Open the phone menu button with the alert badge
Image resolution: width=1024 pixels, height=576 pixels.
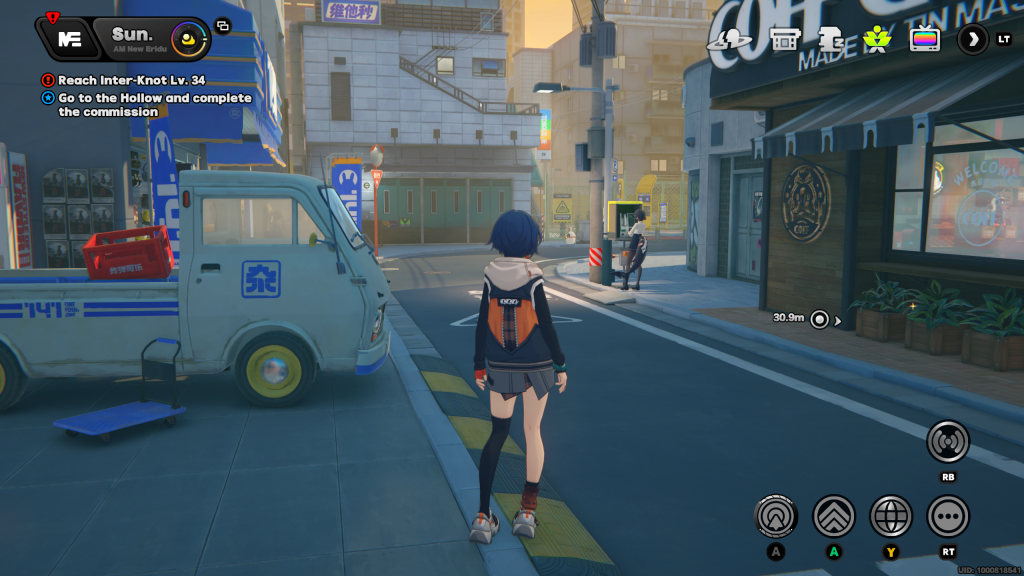click(68, 38)
